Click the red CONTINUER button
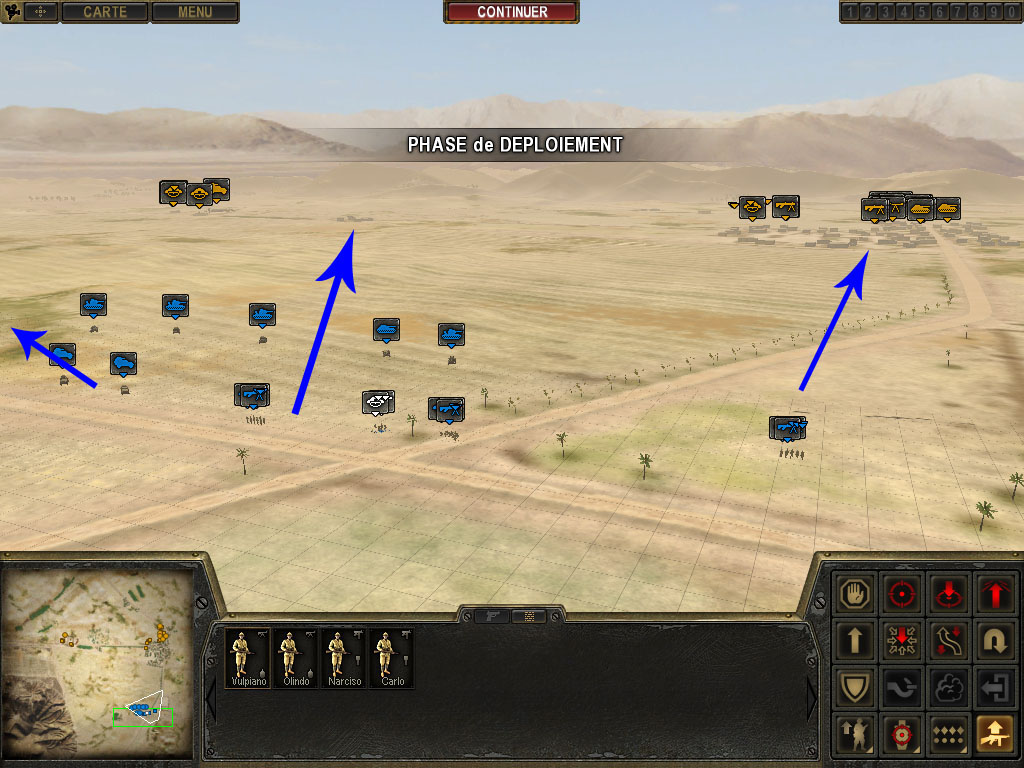 click(511, 12)
